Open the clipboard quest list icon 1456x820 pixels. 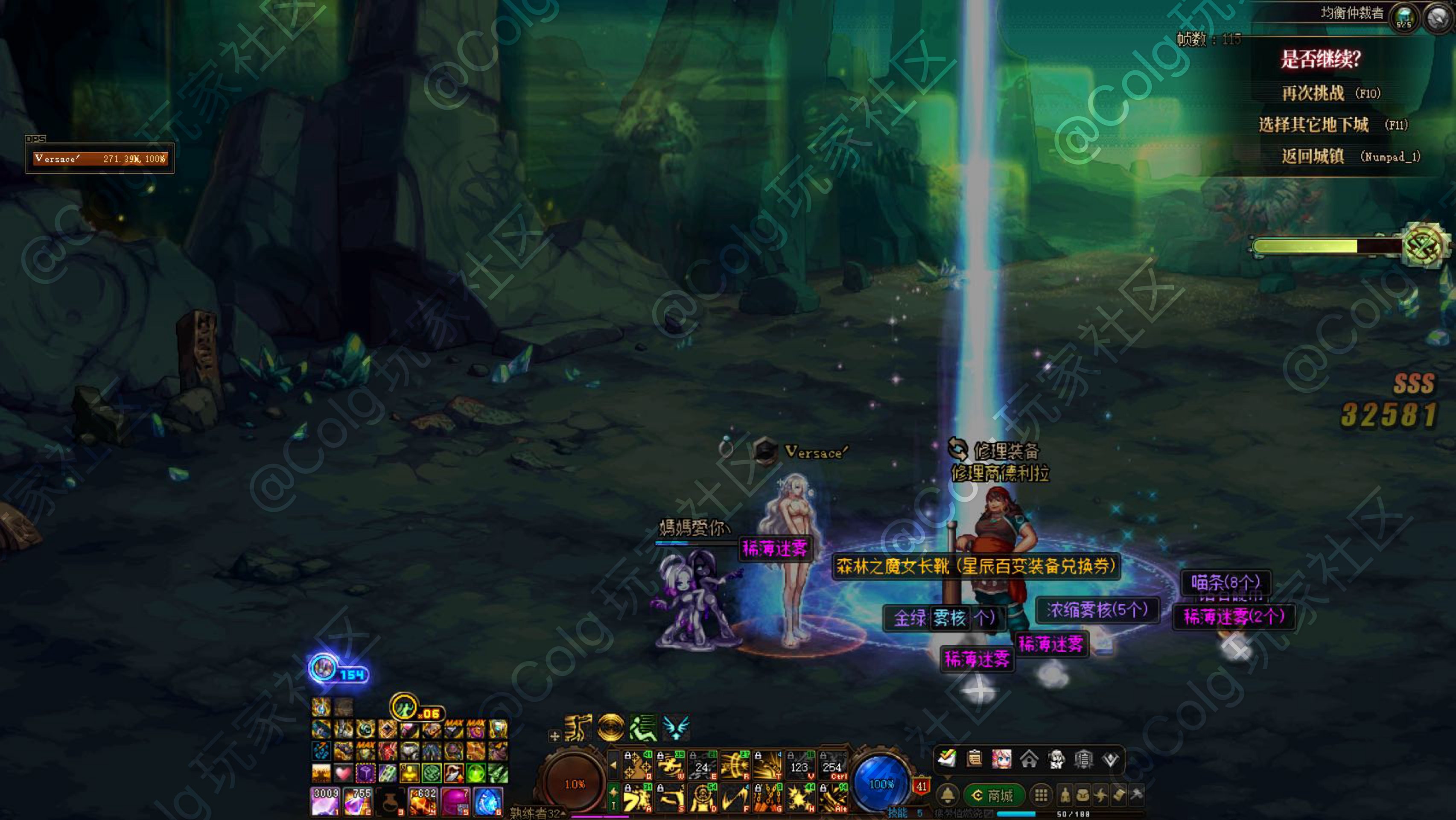coord(975,759)
